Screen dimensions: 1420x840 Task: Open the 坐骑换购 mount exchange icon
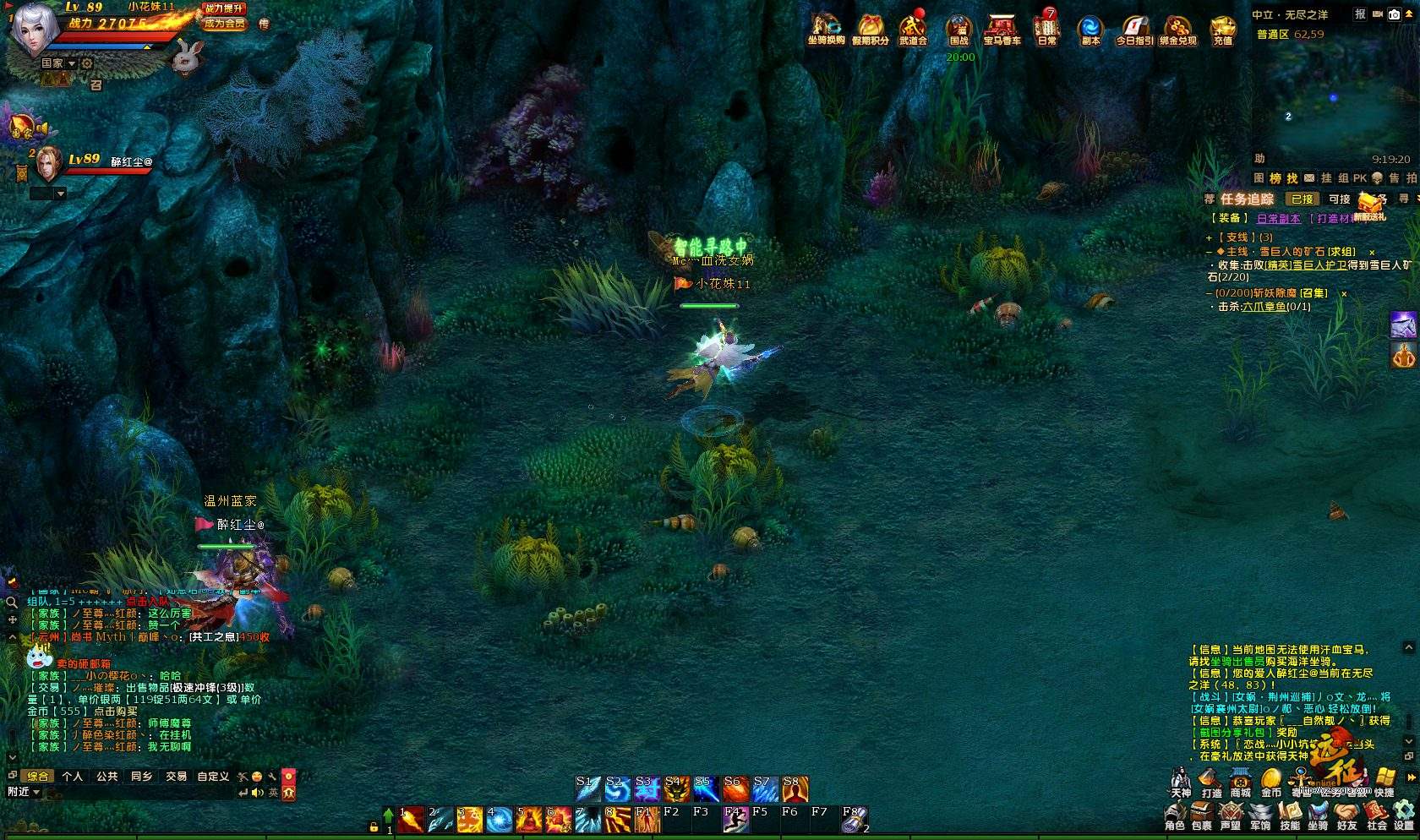click(826, 29)
